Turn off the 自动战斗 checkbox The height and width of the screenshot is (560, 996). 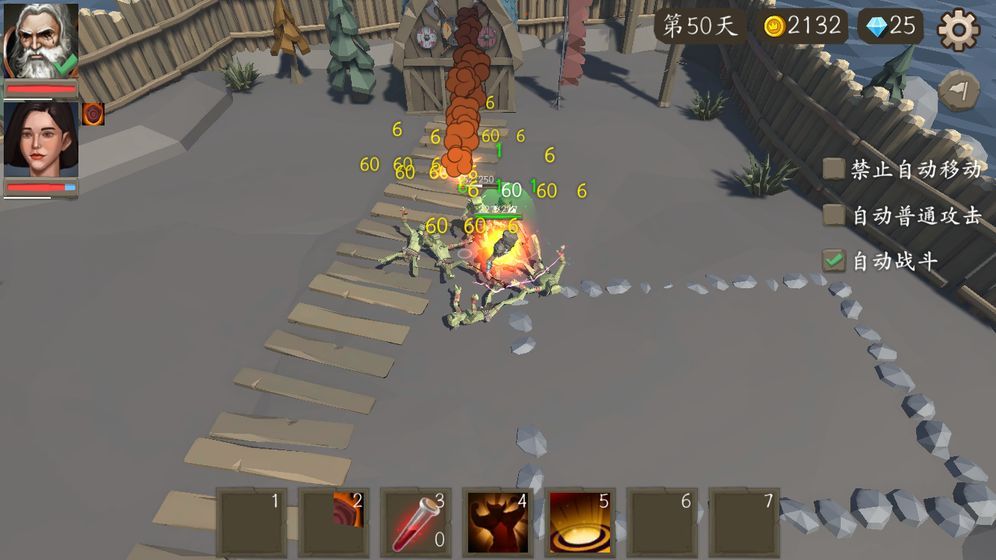[x=833, y=261]
